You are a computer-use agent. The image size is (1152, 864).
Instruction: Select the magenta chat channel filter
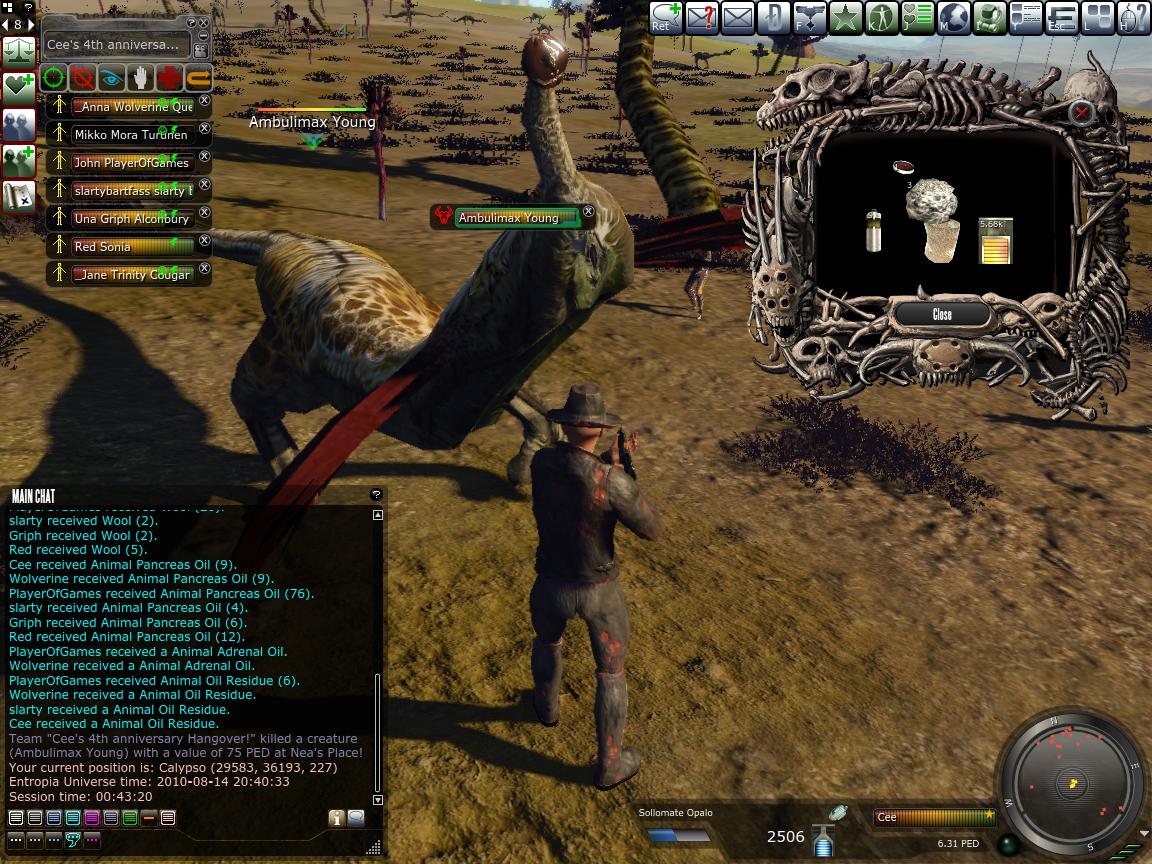[92, 818]
